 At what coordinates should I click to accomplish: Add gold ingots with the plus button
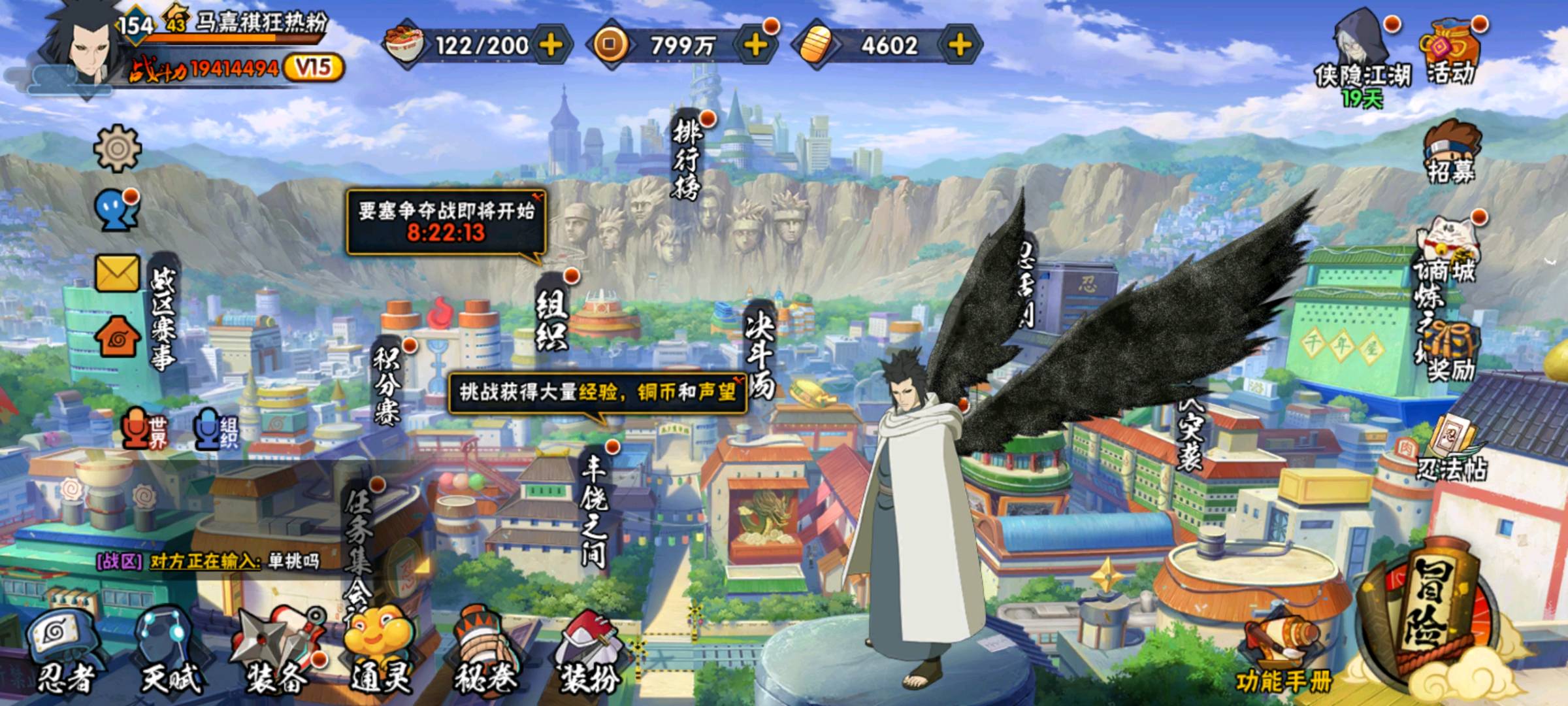pyautogui.click(x=959, y=45)
